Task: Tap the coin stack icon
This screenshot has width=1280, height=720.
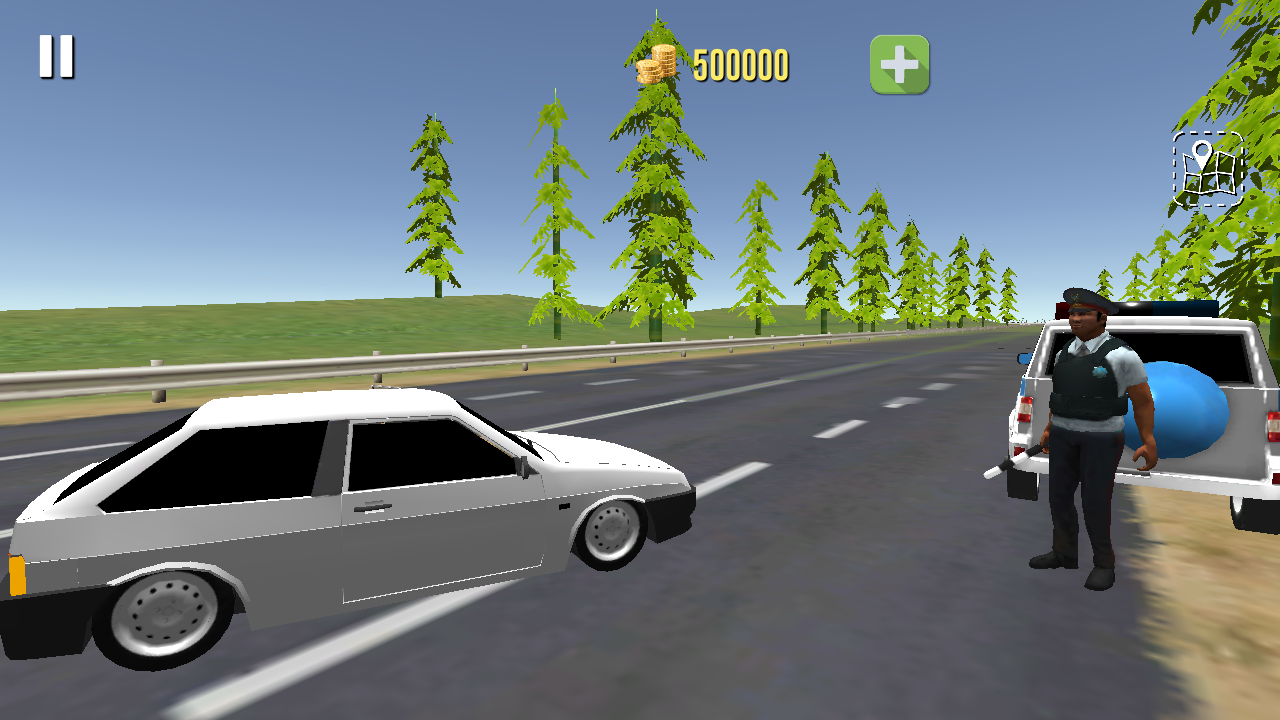Action: click(x=655, y=62)
